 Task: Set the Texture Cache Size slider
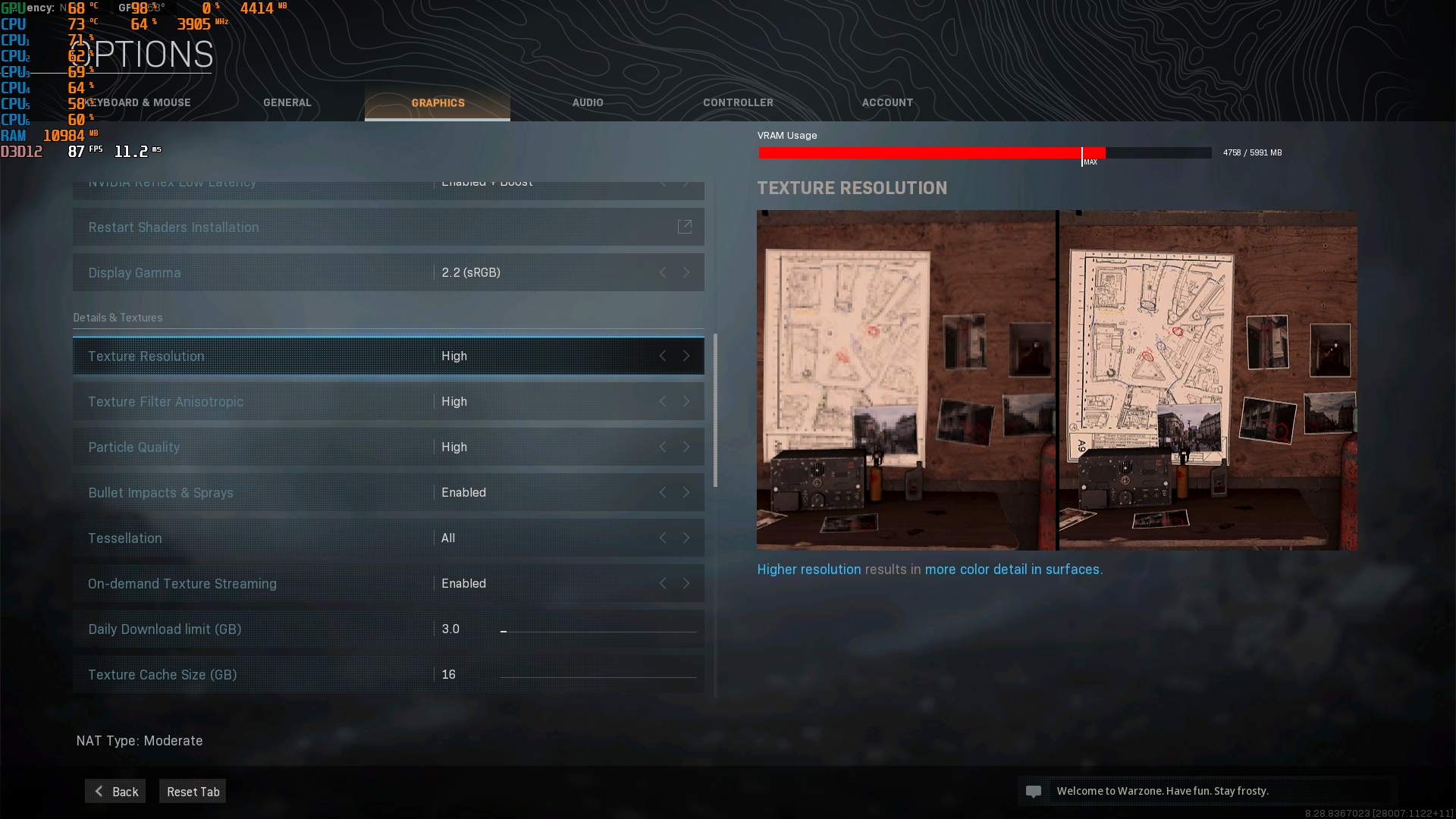tap(598, 676)
